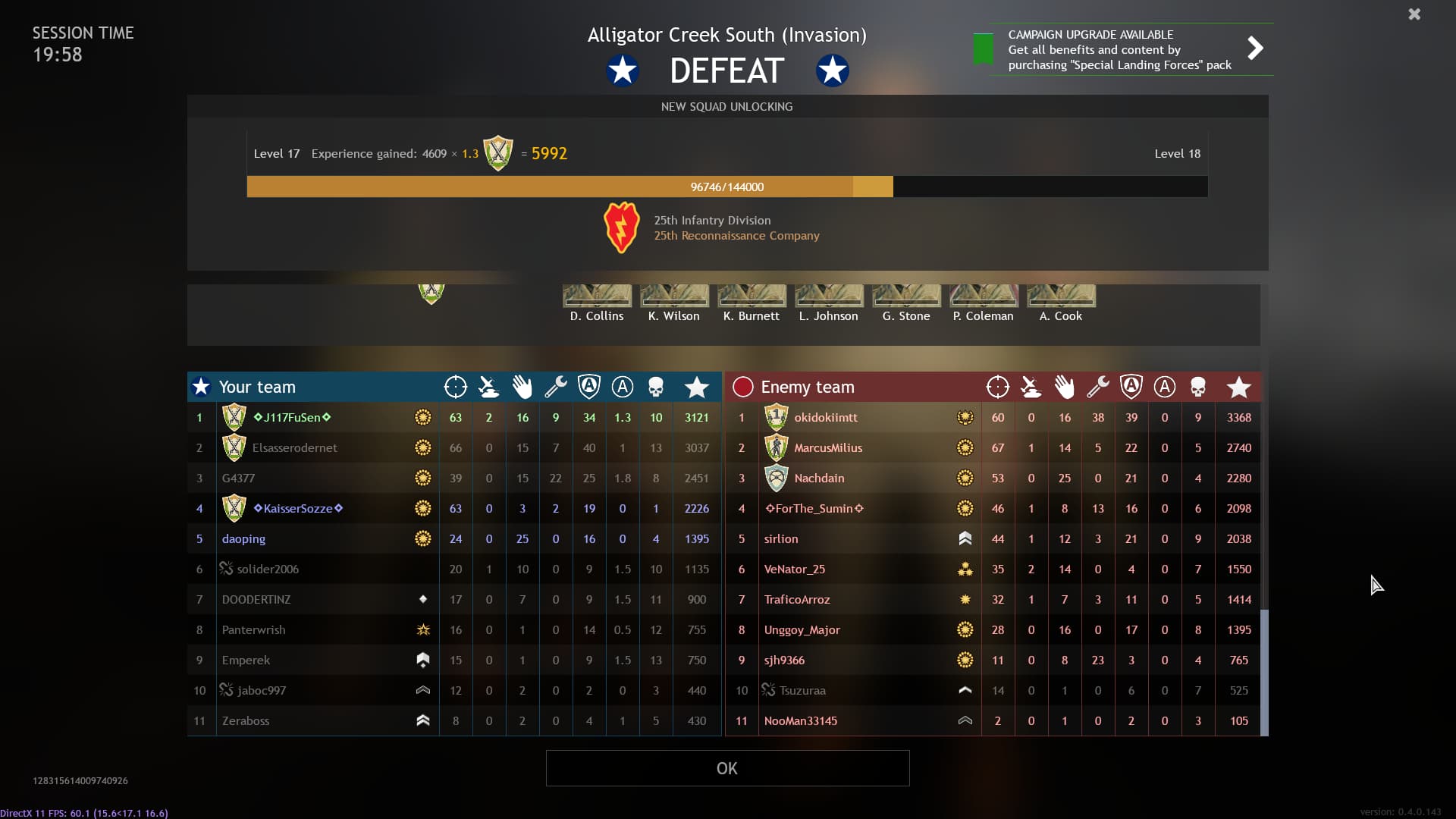Click the blue star icon beside Your team label
Viewport: 1456px width, 819px height.
(x=200, y=387)
